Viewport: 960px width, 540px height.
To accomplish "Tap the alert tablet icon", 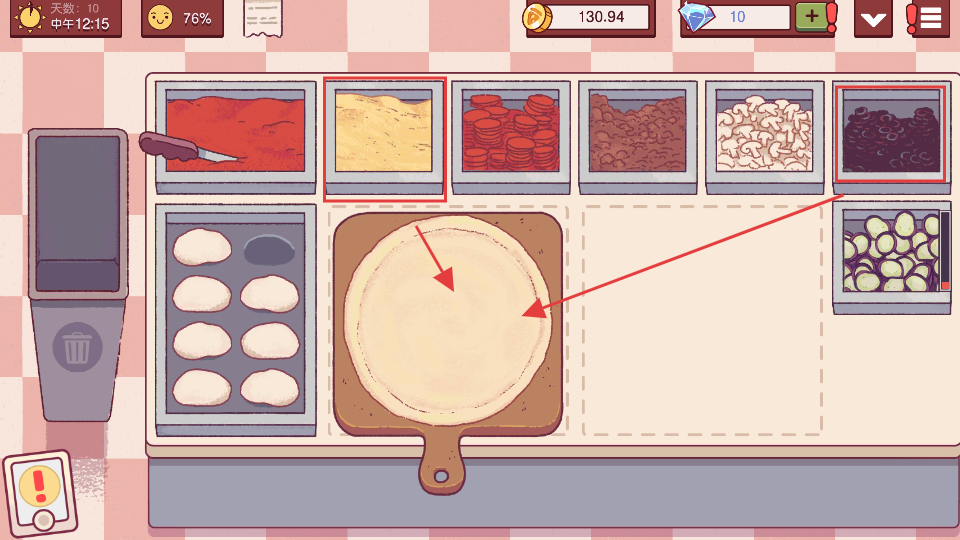I will click(41, 493).
